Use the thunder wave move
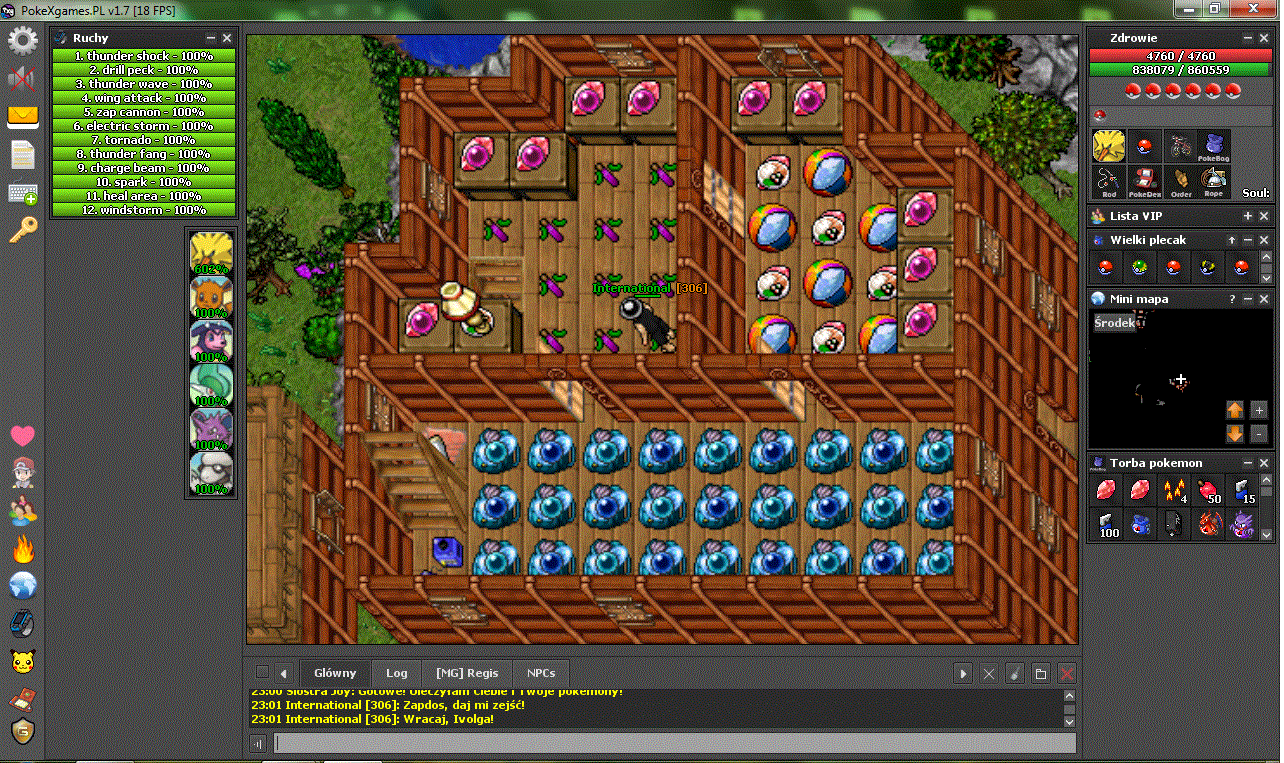This screenshot has height=763, width=1284. tap(143, 84)
